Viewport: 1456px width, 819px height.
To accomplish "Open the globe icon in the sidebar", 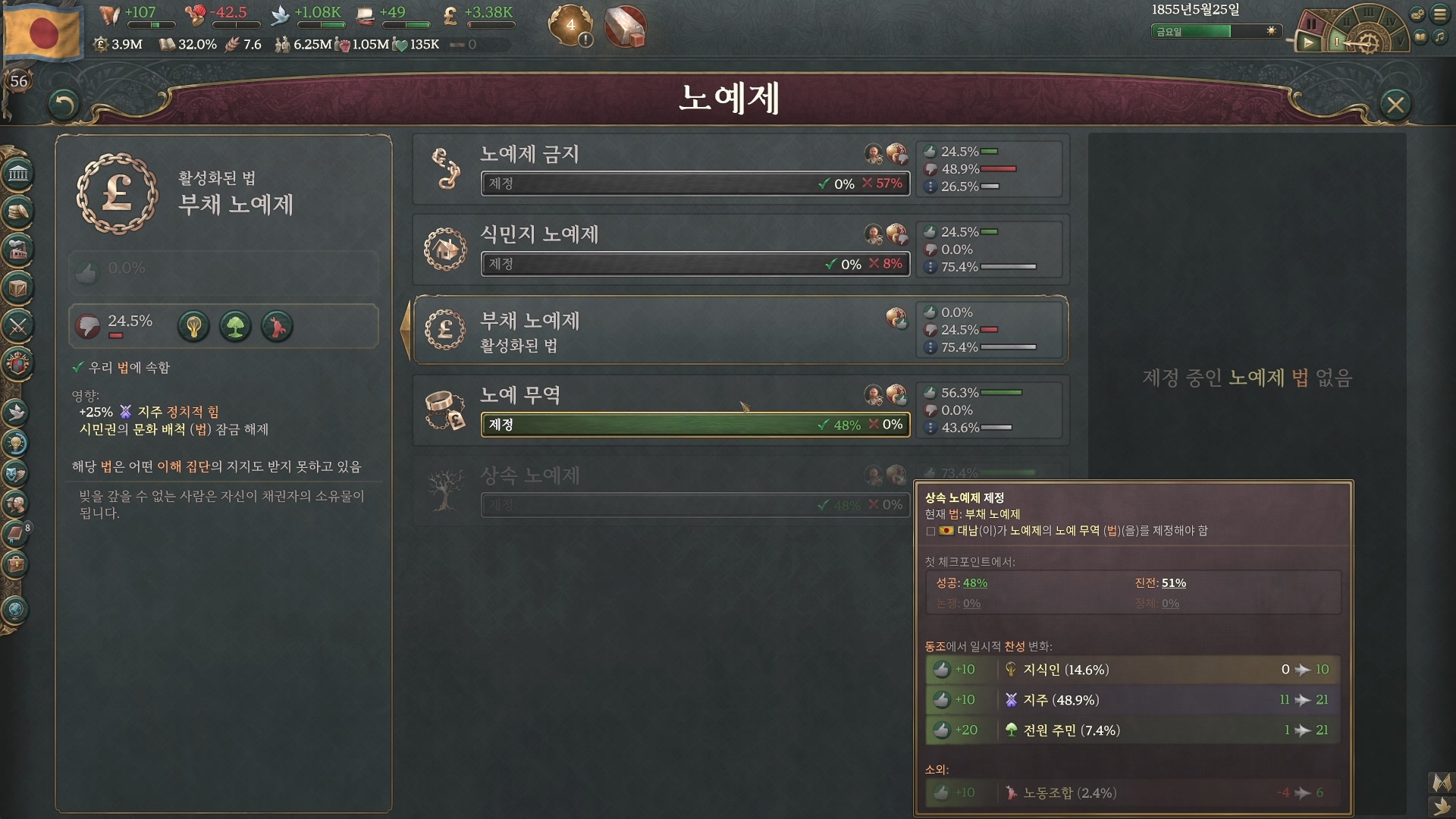I will pyautogui.click(x=16, y=610).
